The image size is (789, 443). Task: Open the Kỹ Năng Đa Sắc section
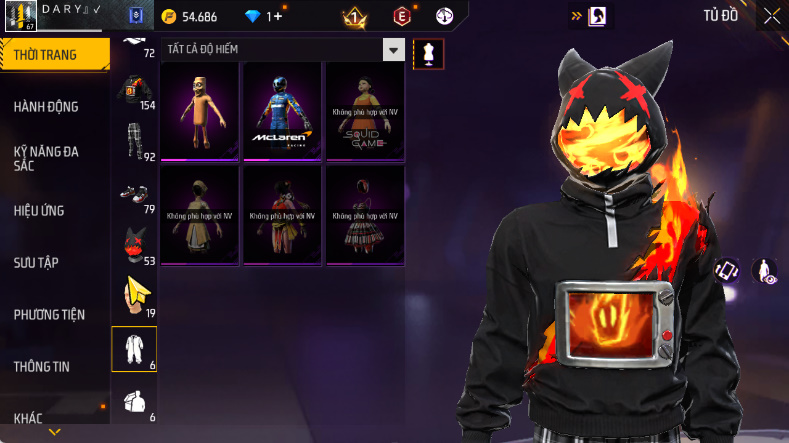[47, 159]
